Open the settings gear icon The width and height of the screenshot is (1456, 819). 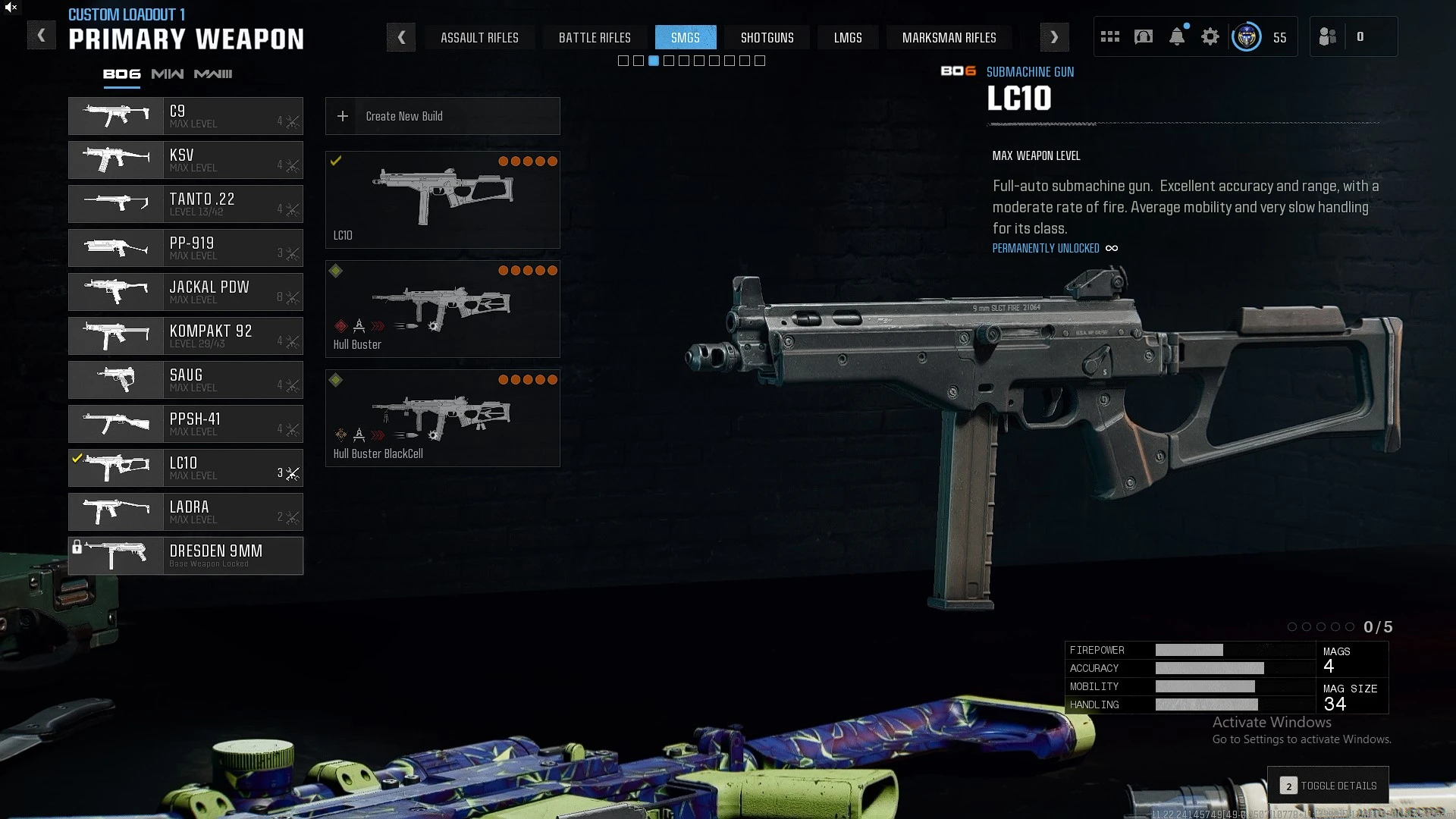(1210, 36)
